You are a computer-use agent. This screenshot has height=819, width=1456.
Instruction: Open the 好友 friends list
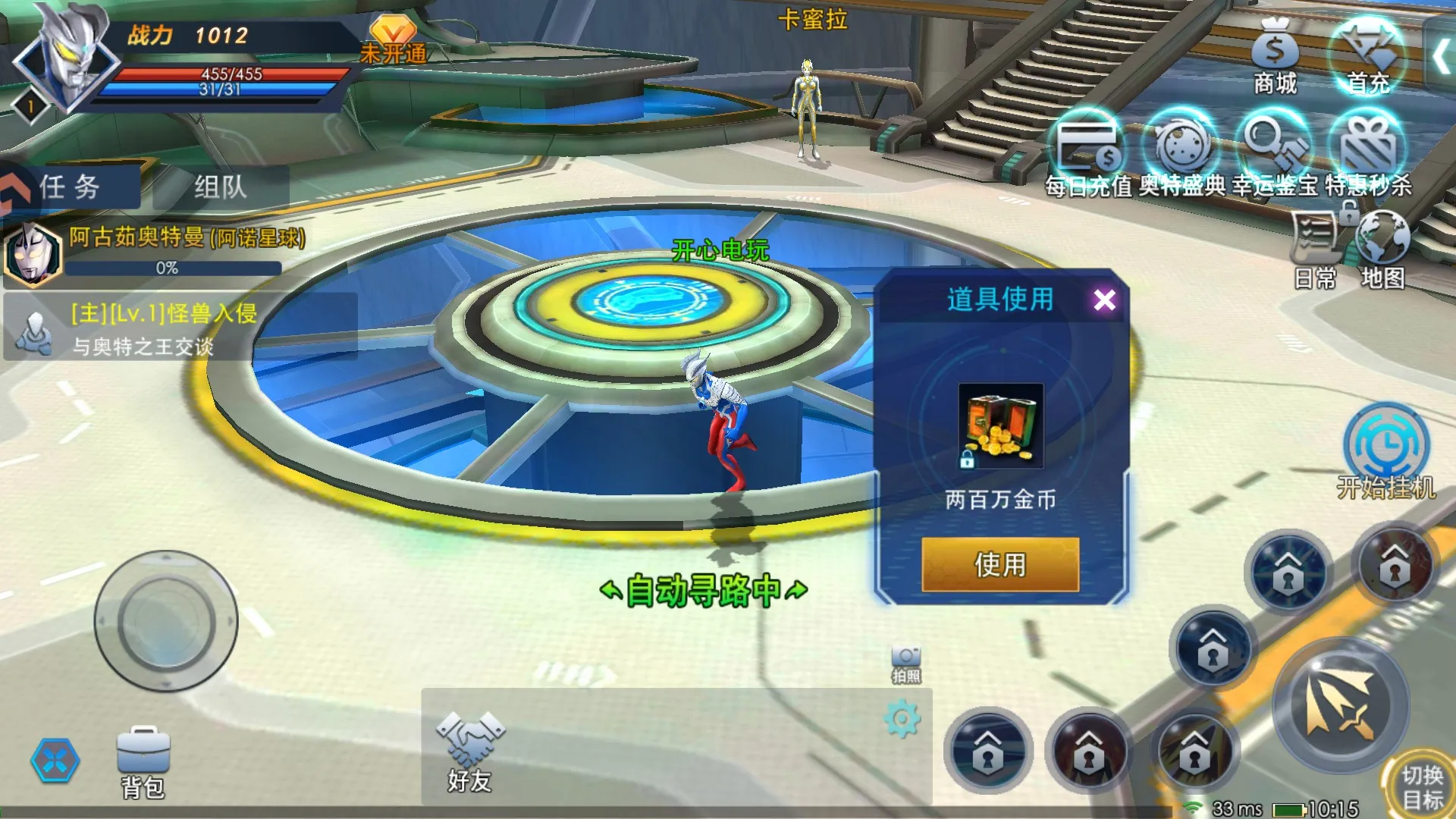[x=470, y=752]
